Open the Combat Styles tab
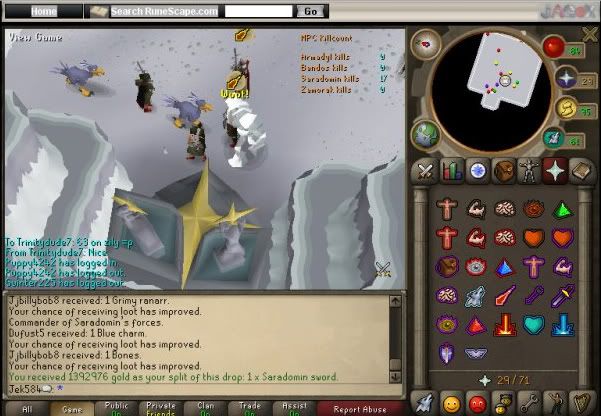 (x=423, y=171)
